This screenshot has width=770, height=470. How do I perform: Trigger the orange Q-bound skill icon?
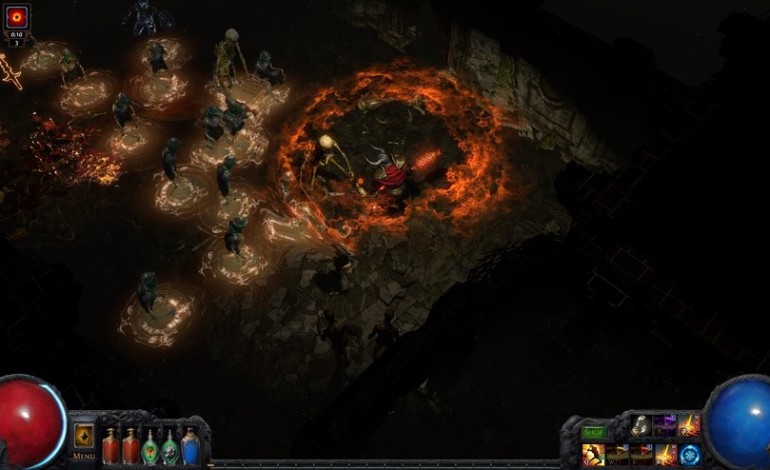pos(593,455)
